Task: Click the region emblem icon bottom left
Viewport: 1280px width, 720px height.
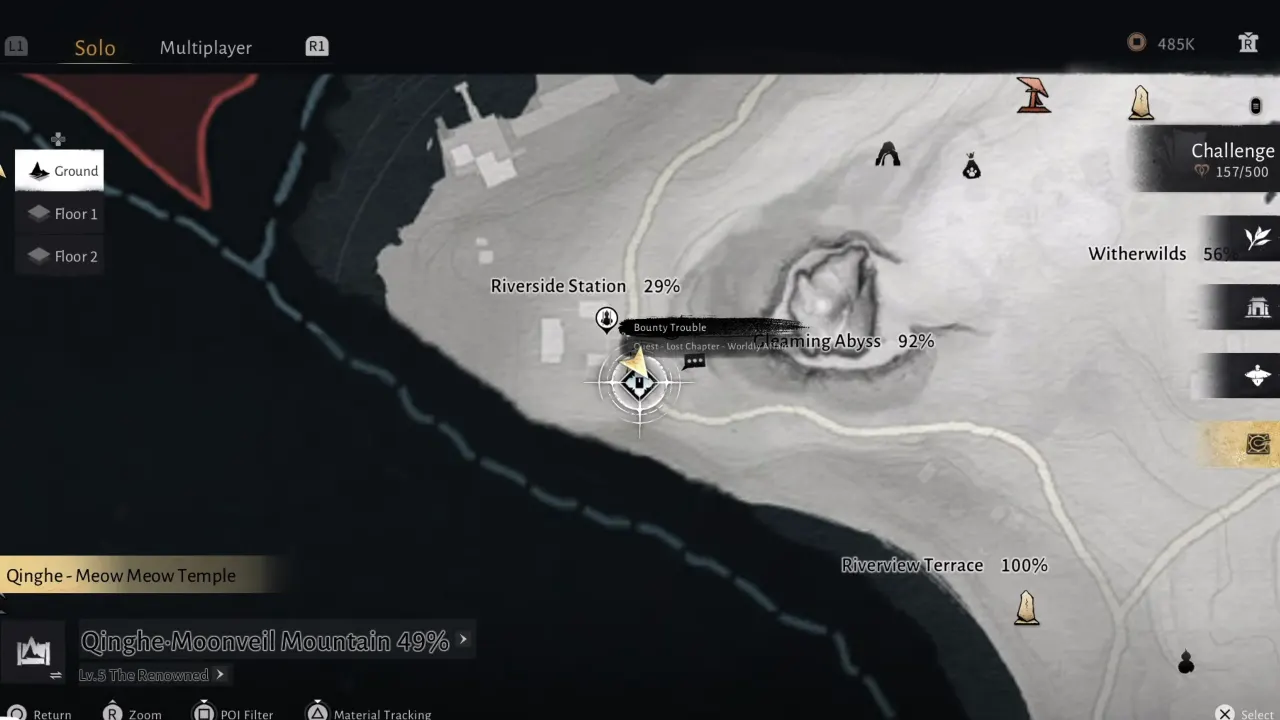Action: pyautogui.click(x=35, y=652)
